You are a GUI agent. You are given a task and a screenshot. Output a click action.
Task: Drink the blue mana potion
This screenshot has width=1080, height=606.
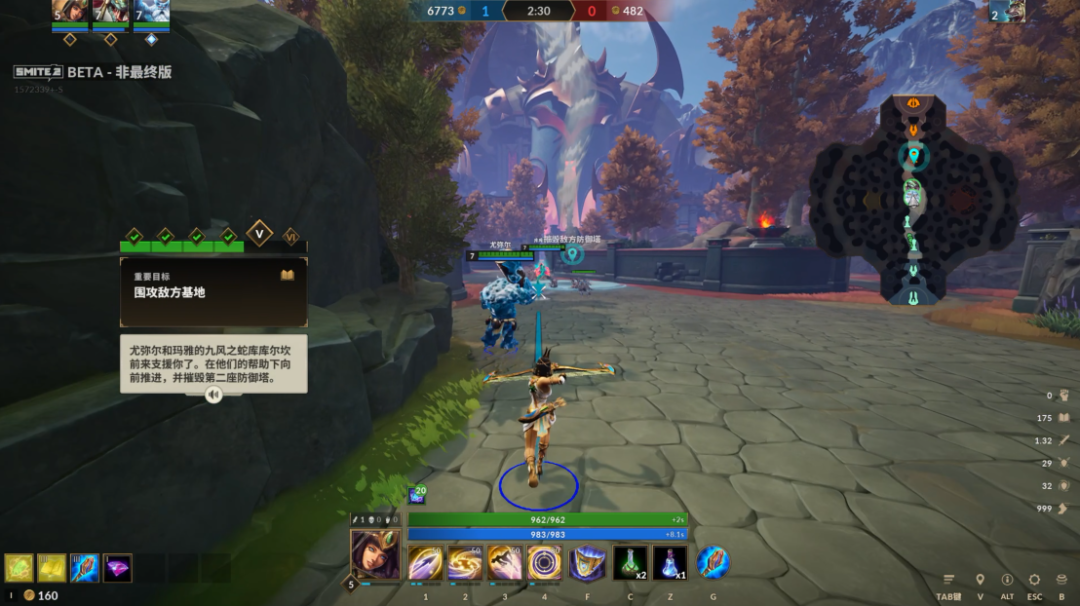670,563
